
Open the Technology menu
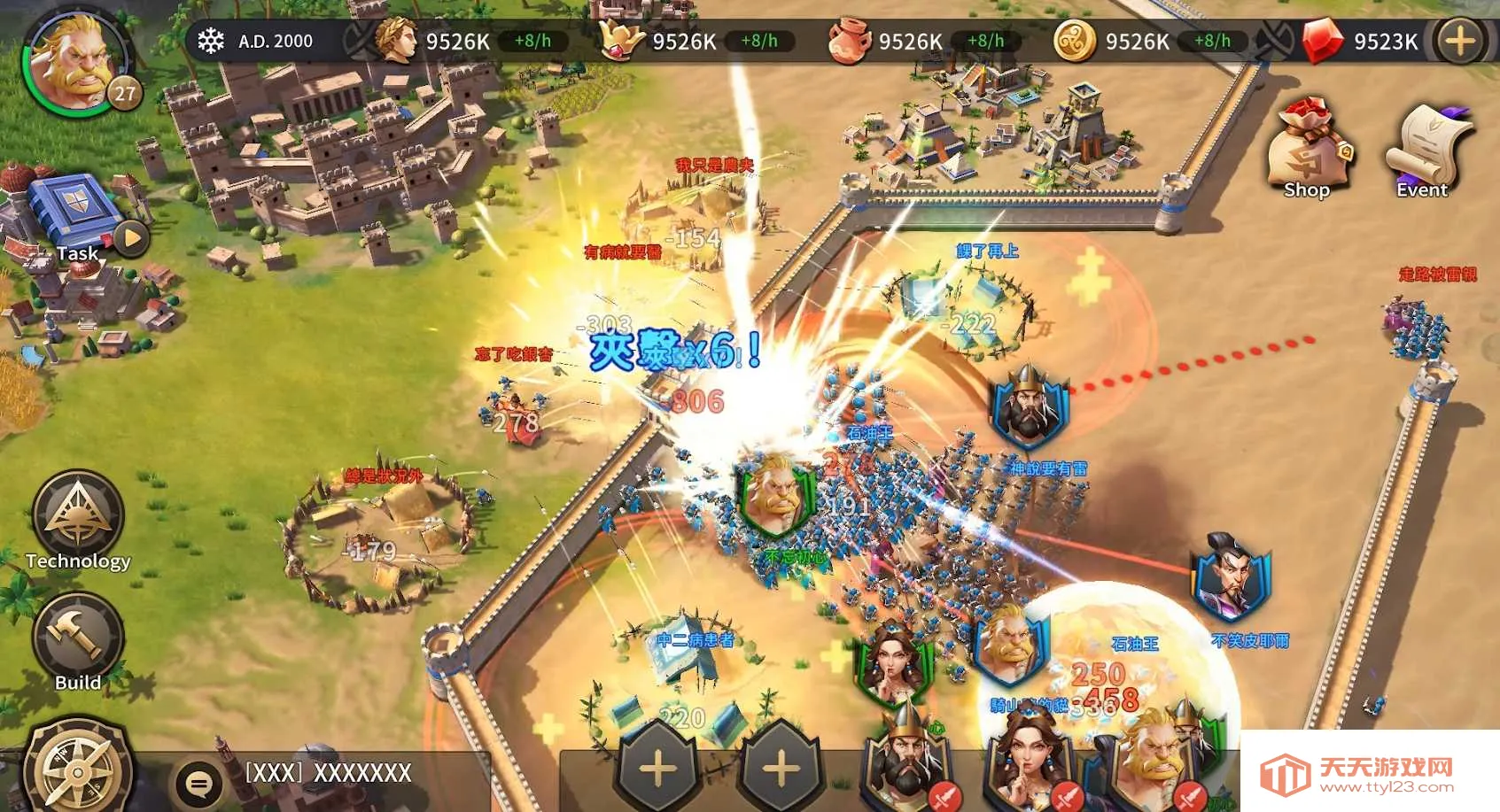coord(78,519)
